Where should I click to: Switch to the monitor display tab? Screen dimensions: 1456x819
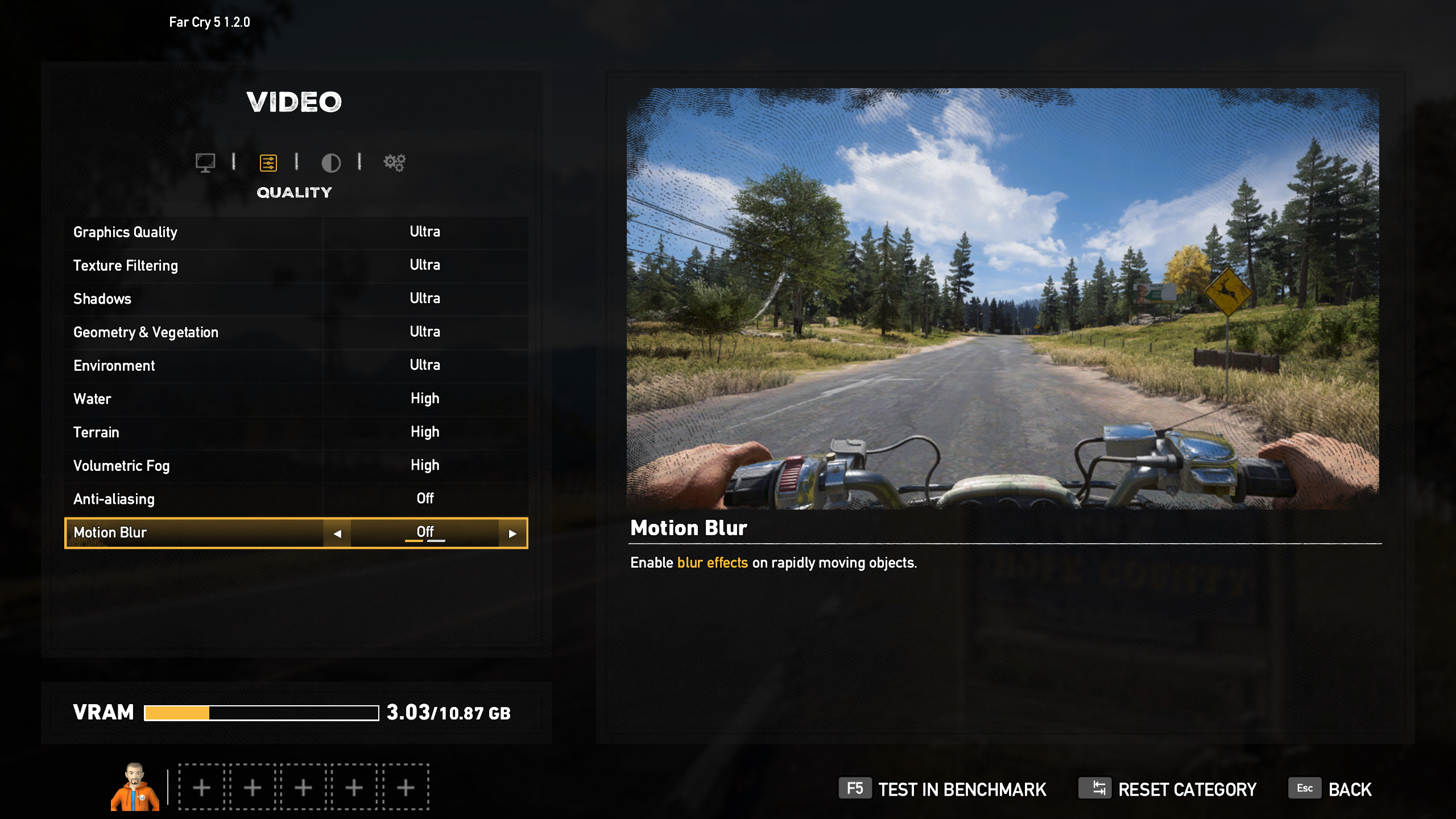click(x=205, y=163)
